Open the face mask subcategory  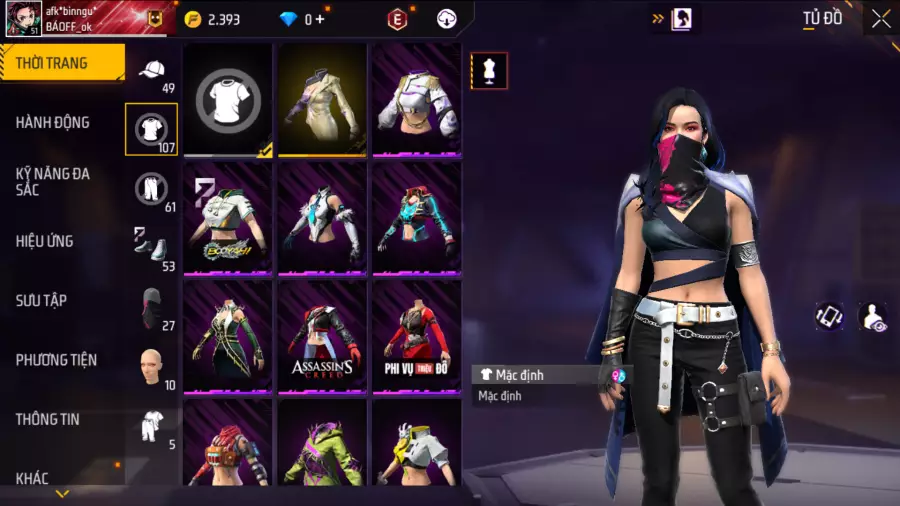pyautogui.click(x=152, y=306)
